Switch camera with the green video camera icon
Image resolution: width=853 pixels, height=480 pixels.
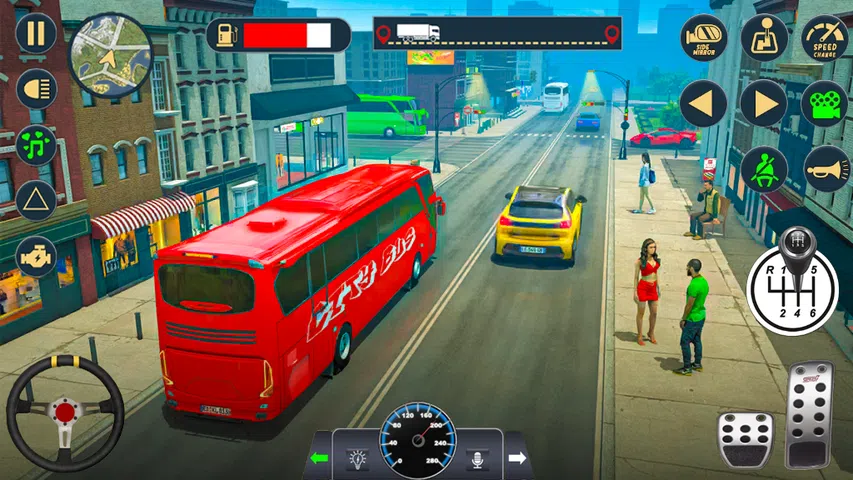point(824,103)
